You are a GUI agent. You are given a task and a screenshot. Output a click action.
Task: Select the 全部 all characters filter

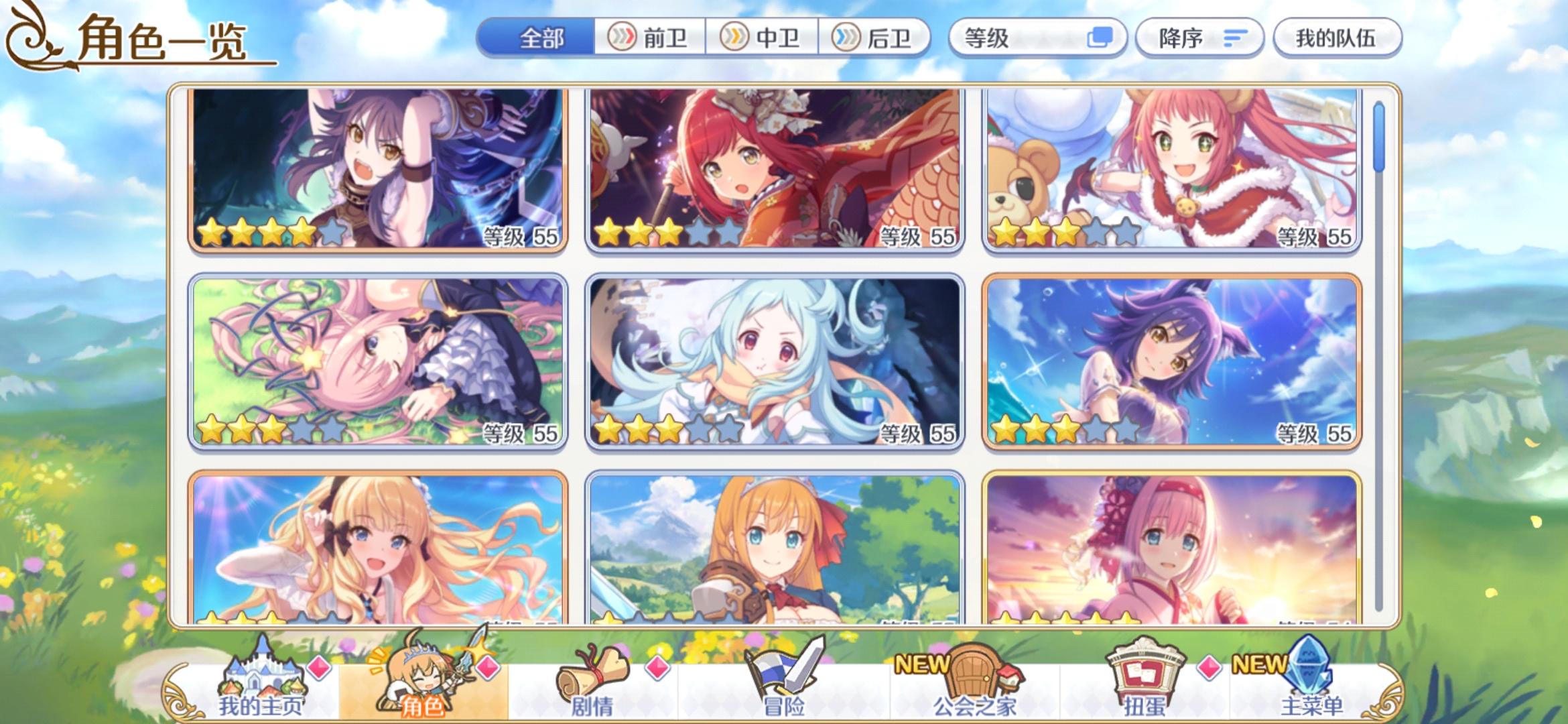(x=543, y=38)
